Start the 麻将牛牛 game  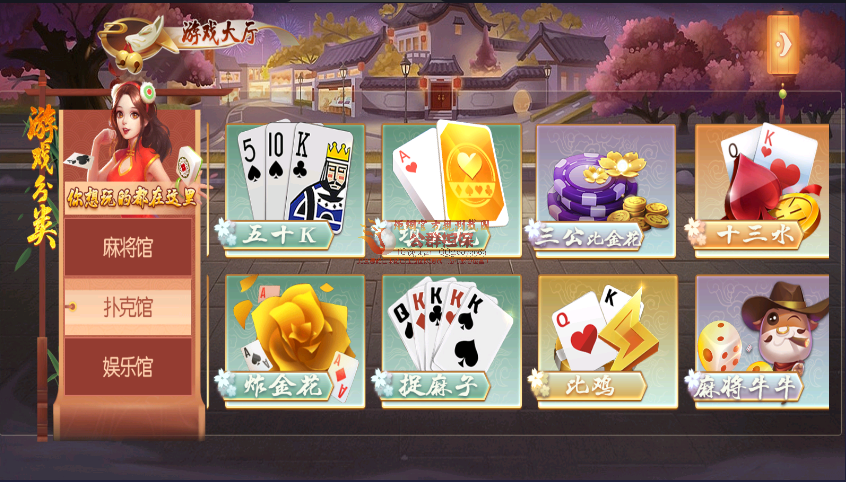pyautogui.click(x=762, y=340)
